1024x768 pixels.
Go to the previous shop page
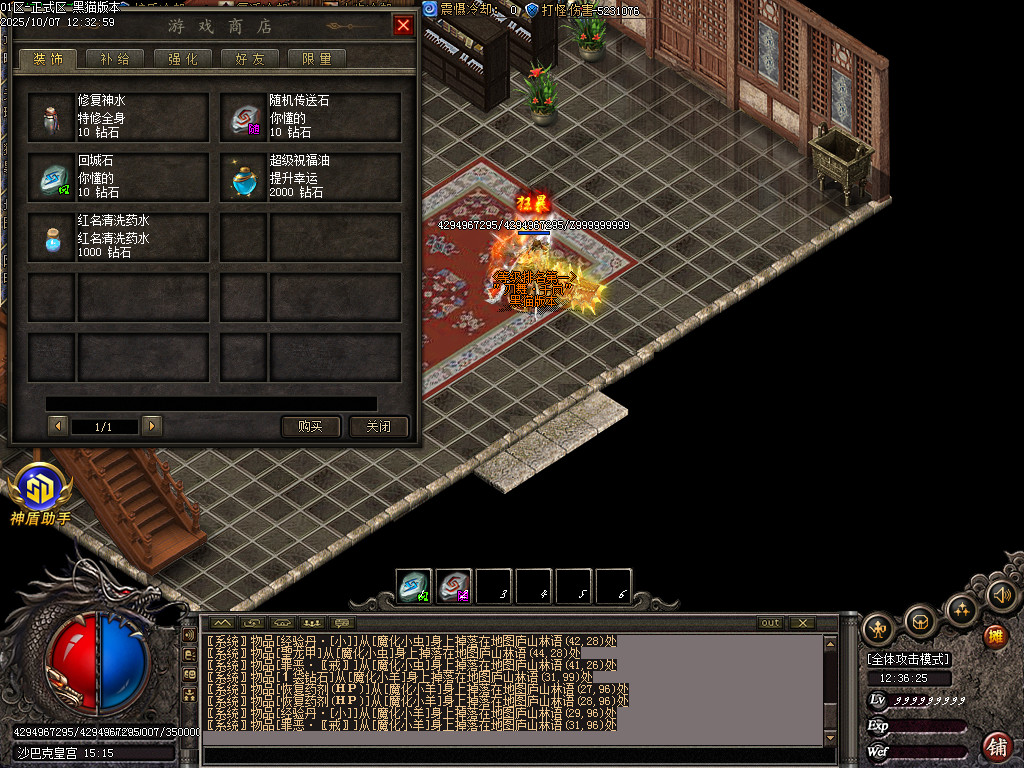pyautogui.click(x=58, y=426)
